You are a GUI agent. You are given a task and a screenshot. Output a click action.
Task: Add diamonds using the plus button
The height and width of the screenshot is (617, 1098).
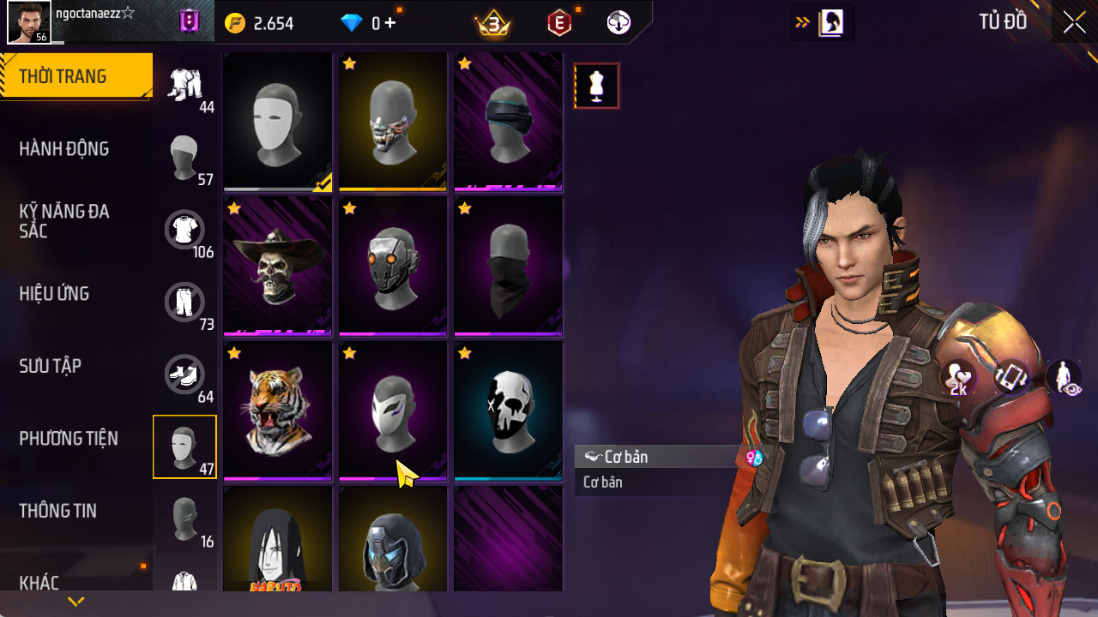(389, 23)
